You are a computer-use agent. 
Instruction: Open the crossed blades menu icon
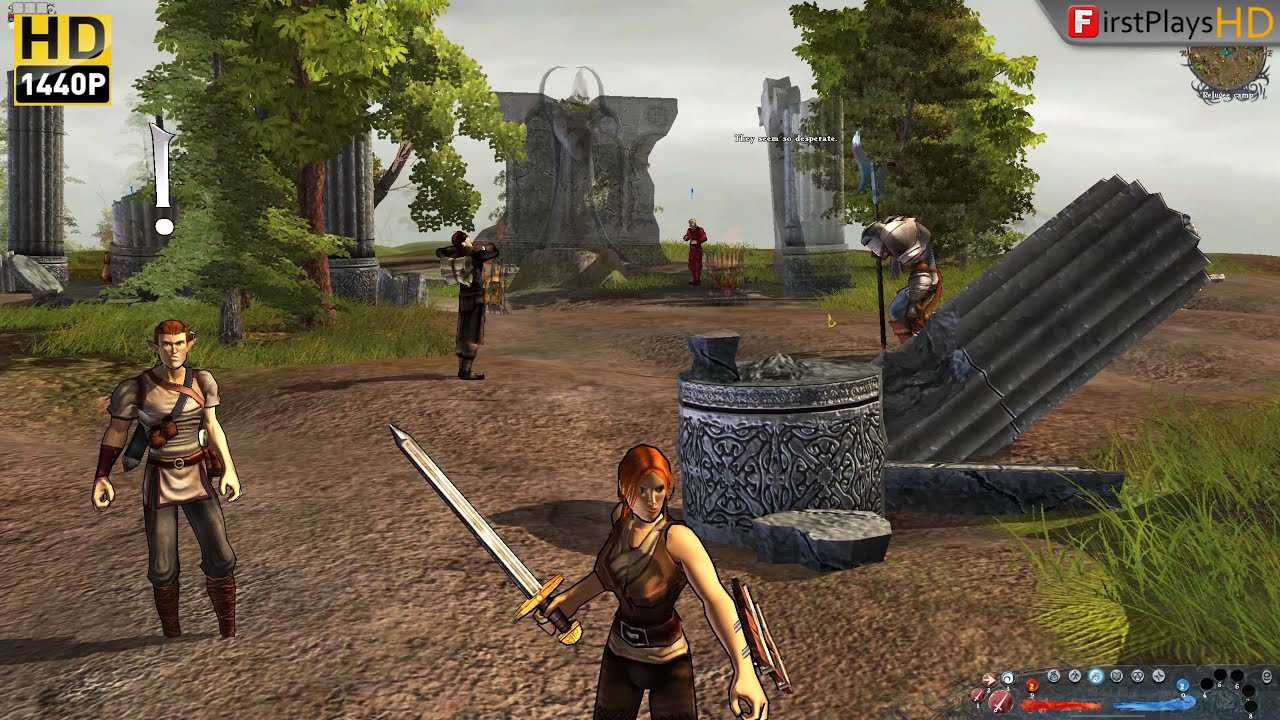pyautogui.click(x=1159, y=676)
